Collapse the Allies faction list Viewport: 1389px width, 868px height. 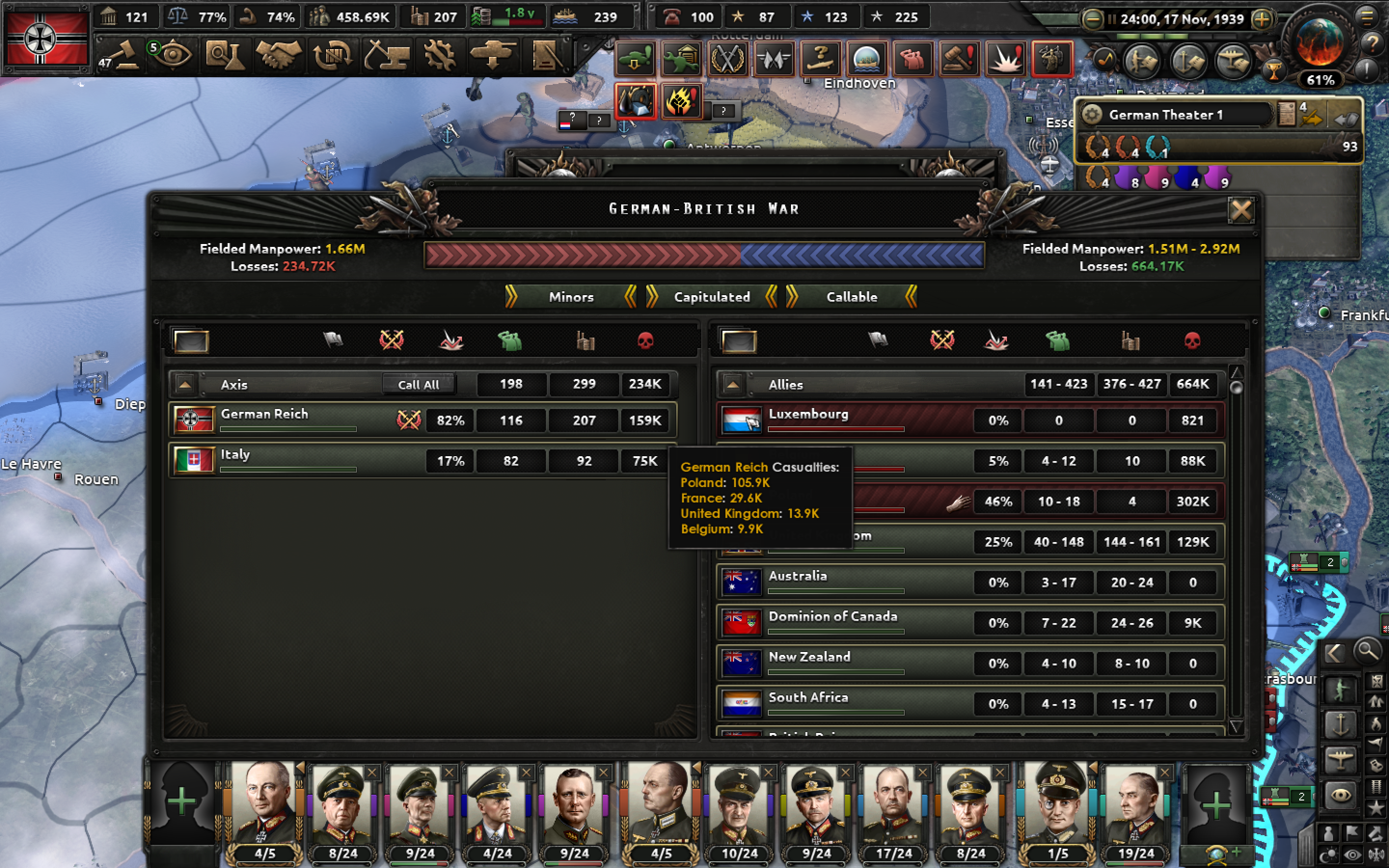733,384
